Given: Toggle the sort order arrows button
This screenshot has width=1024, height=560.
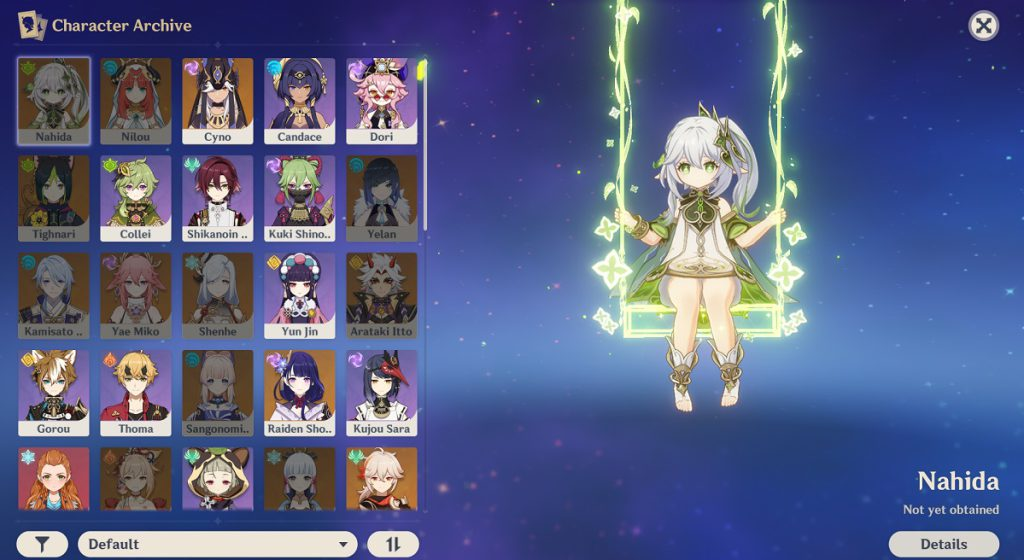Looking at the screenshot, I should coord(393,544).
